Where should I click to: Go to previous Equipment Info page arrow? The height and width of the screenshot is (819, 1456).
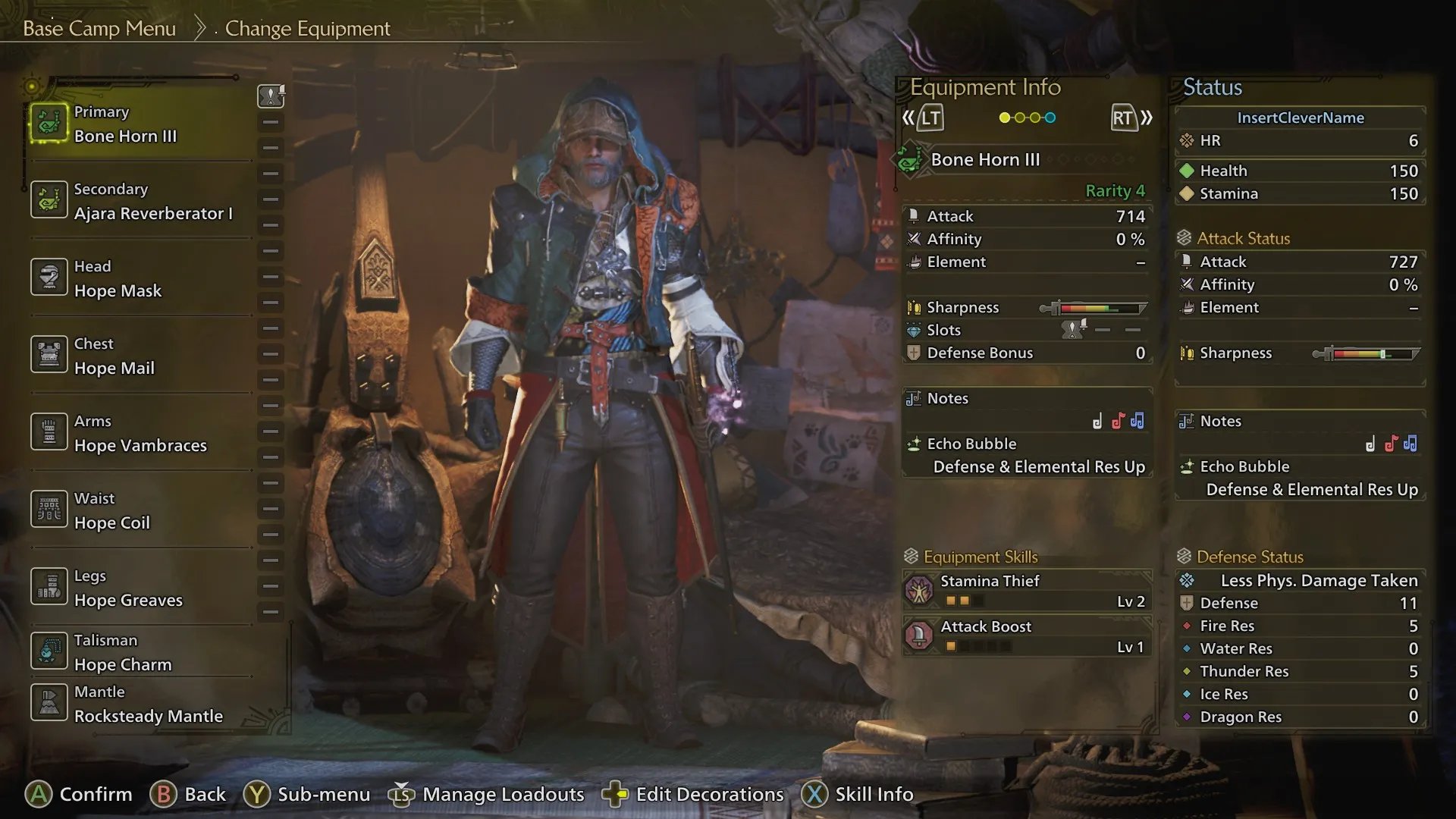tap(921, 118)
